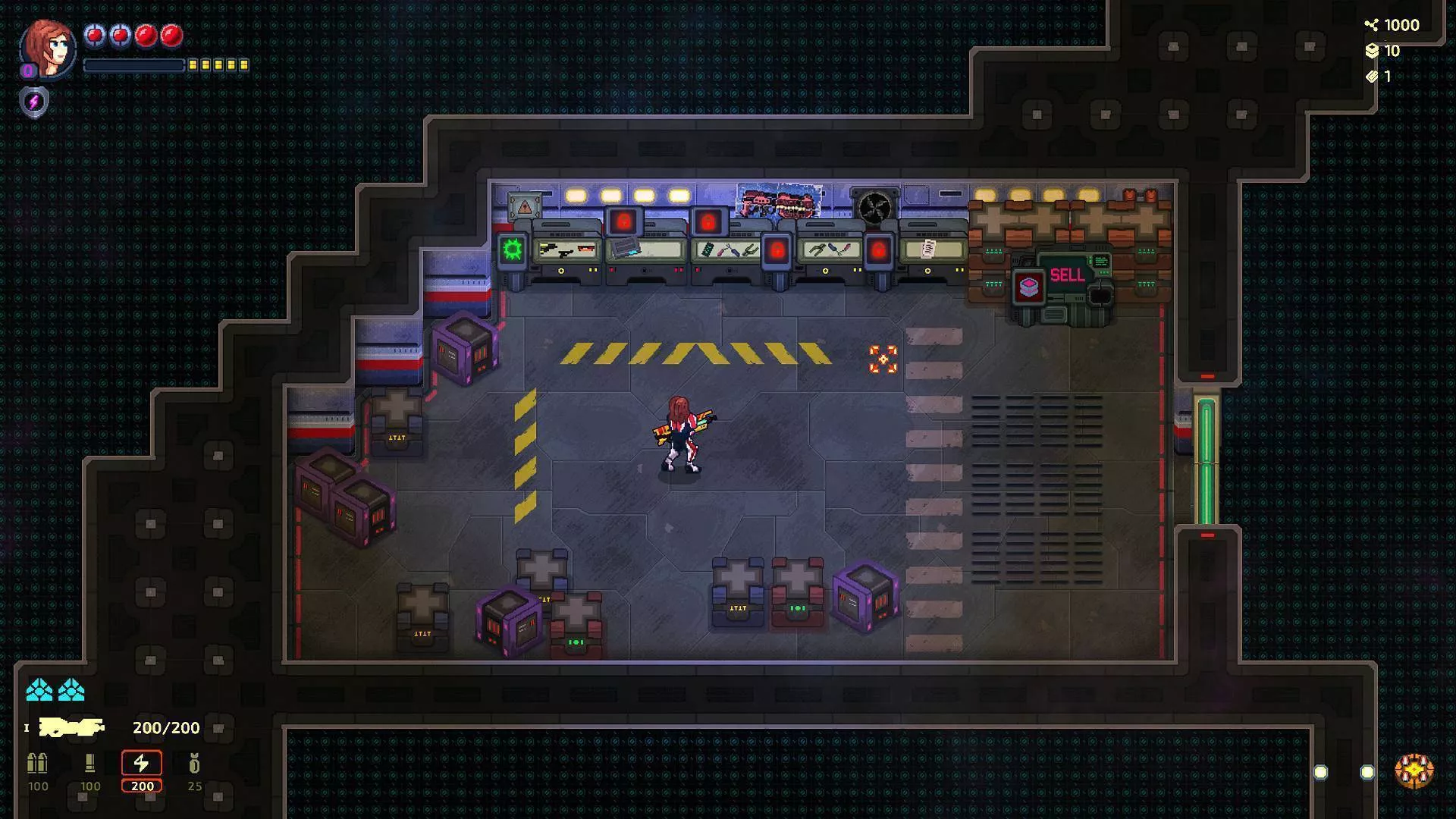Click the red-haired character portrait
The width and height of the screenshot is (1456, 819).
click(x=49, y=47)
